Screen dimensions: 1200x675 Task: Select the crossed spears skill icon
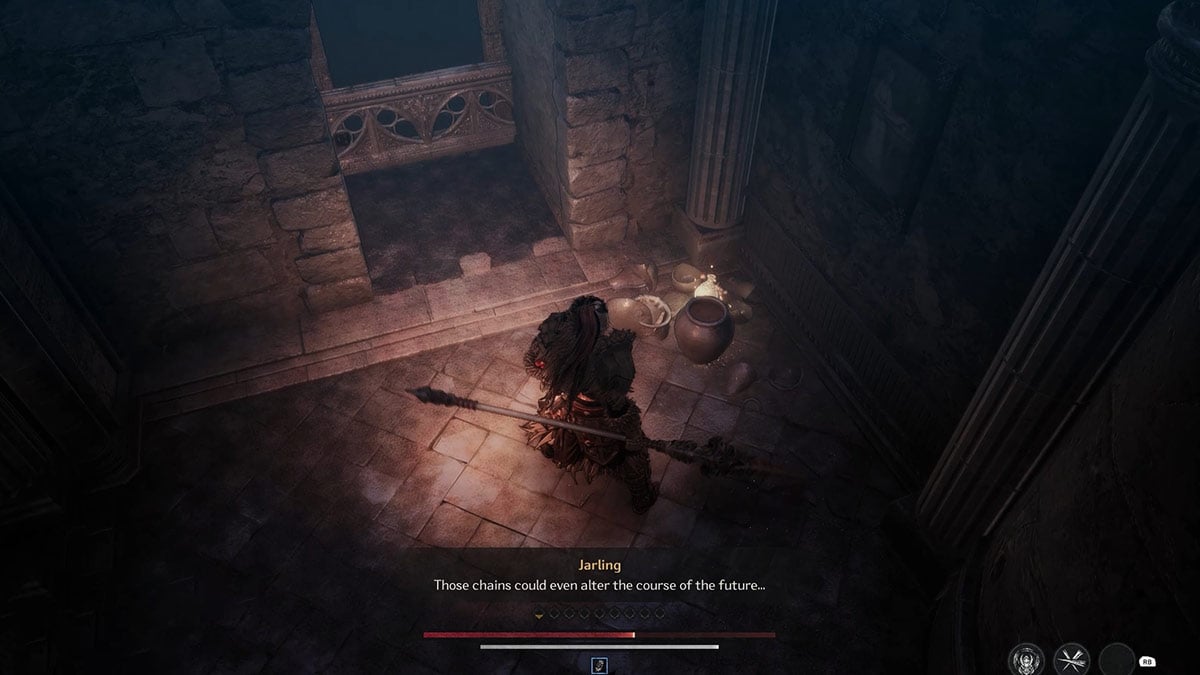click(x=1071, y=660)
